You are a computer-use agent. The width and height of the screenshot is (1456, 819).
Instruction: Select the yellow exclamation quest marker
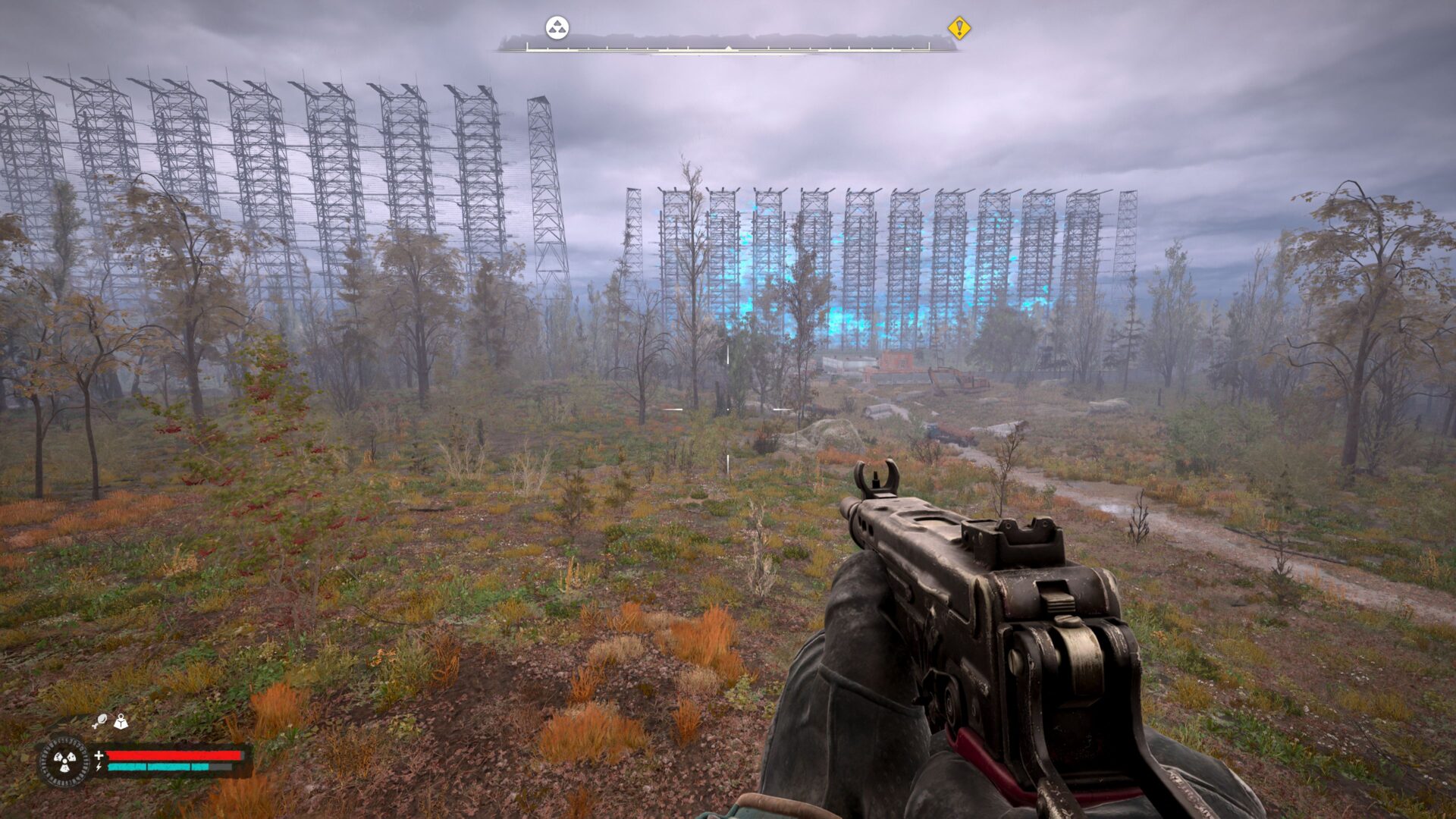(959, 29)
